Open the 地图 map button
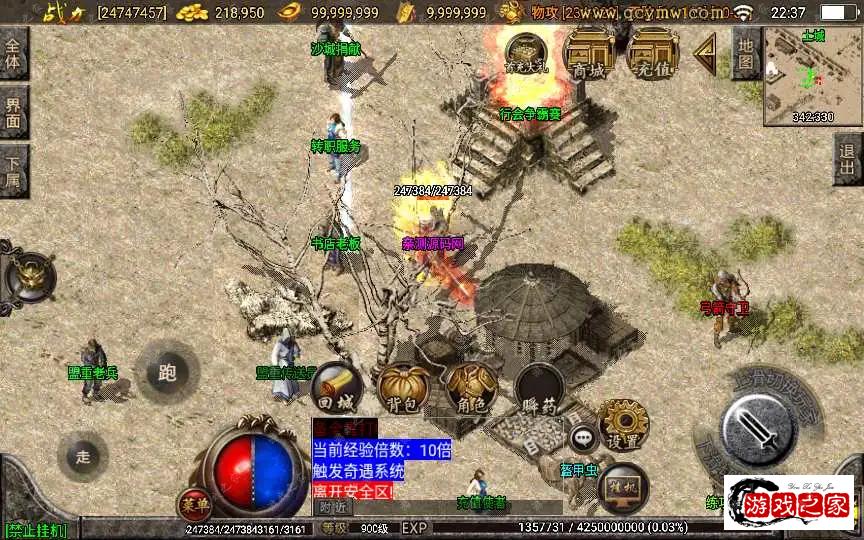Screen dimensions: 864x540 (x=745, y=53)
